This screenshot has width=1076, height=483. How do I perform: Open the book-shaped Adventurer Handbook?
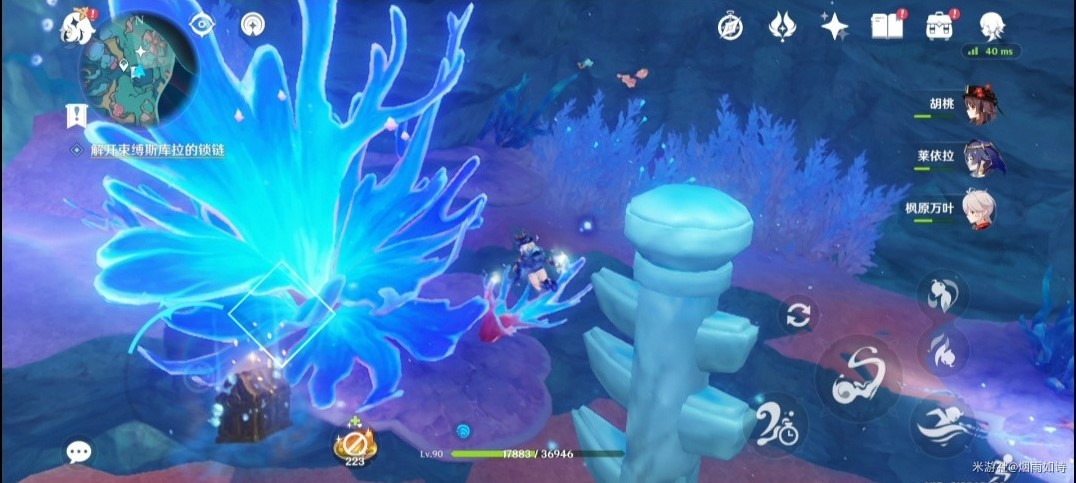[886, 27]
